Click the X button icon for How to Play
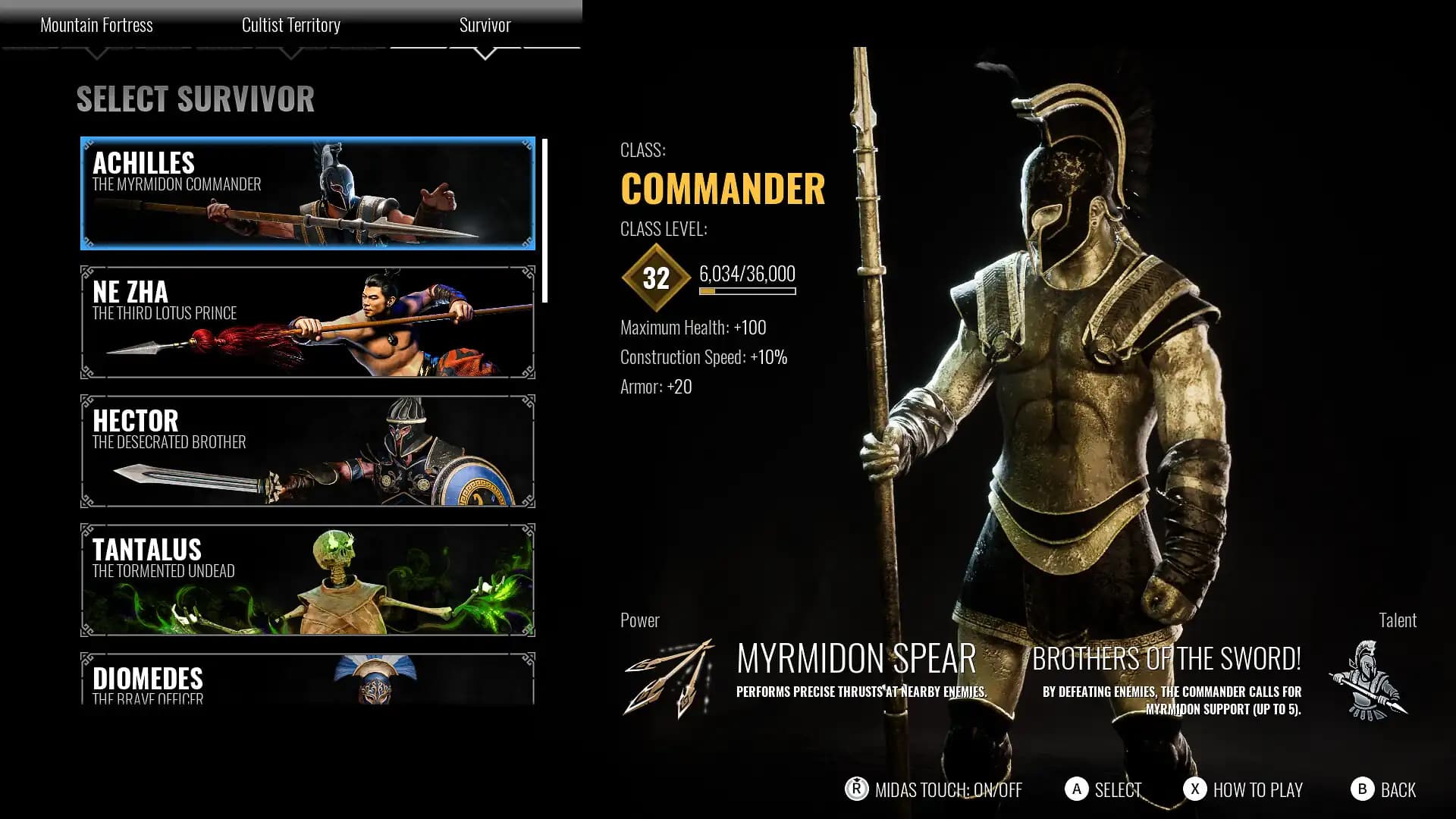 [x=1197, y=790]
